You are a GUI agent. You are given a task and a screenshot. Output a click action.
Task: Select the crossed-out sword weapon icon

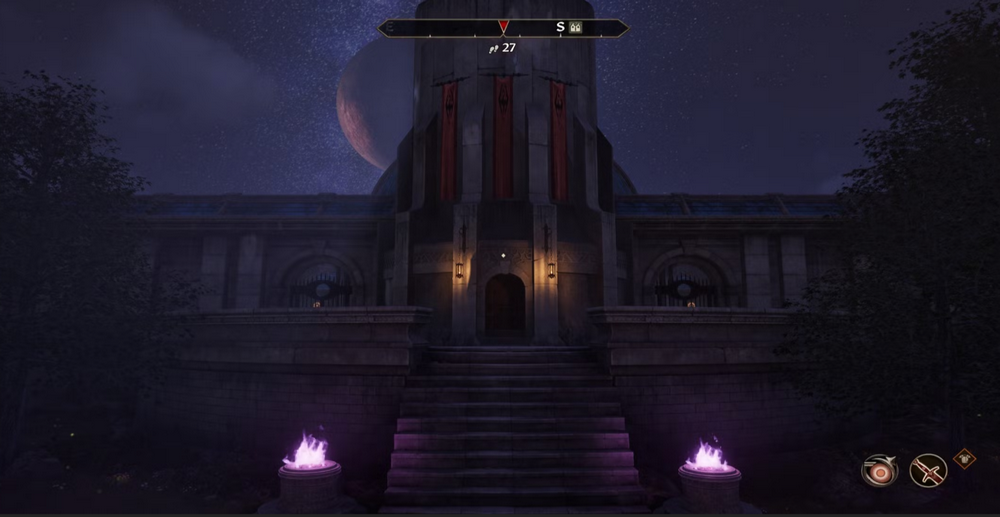928,470
